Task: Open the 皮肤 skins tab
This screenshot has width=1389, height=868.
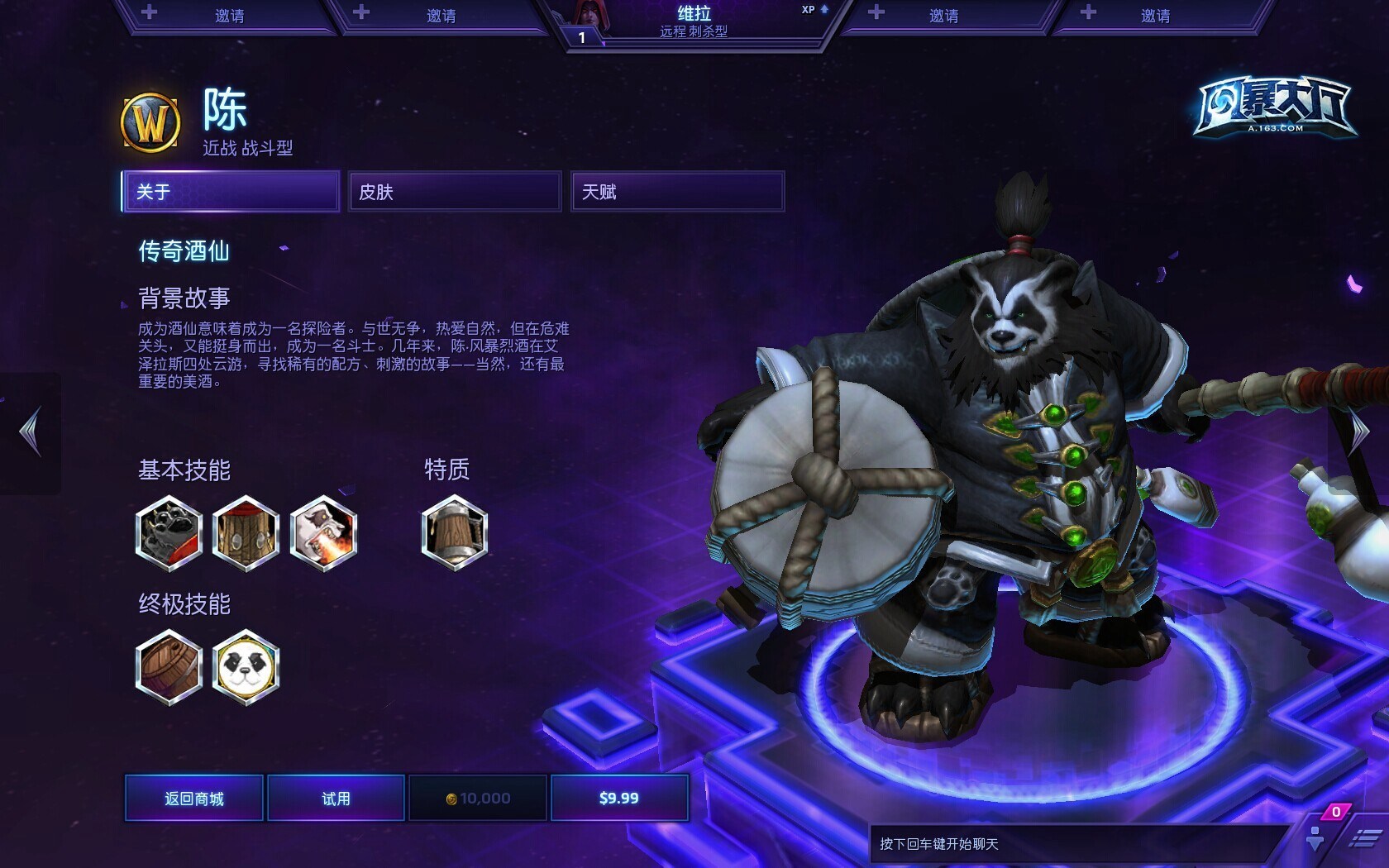Action: 455,192
